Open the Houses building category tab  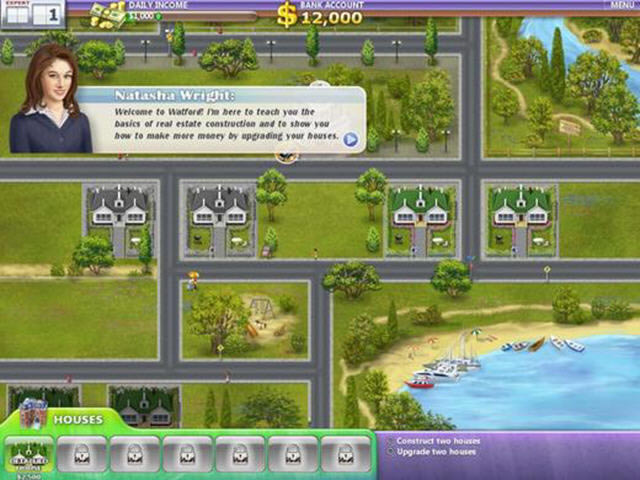pyautogui.click(x=76, y=419)
